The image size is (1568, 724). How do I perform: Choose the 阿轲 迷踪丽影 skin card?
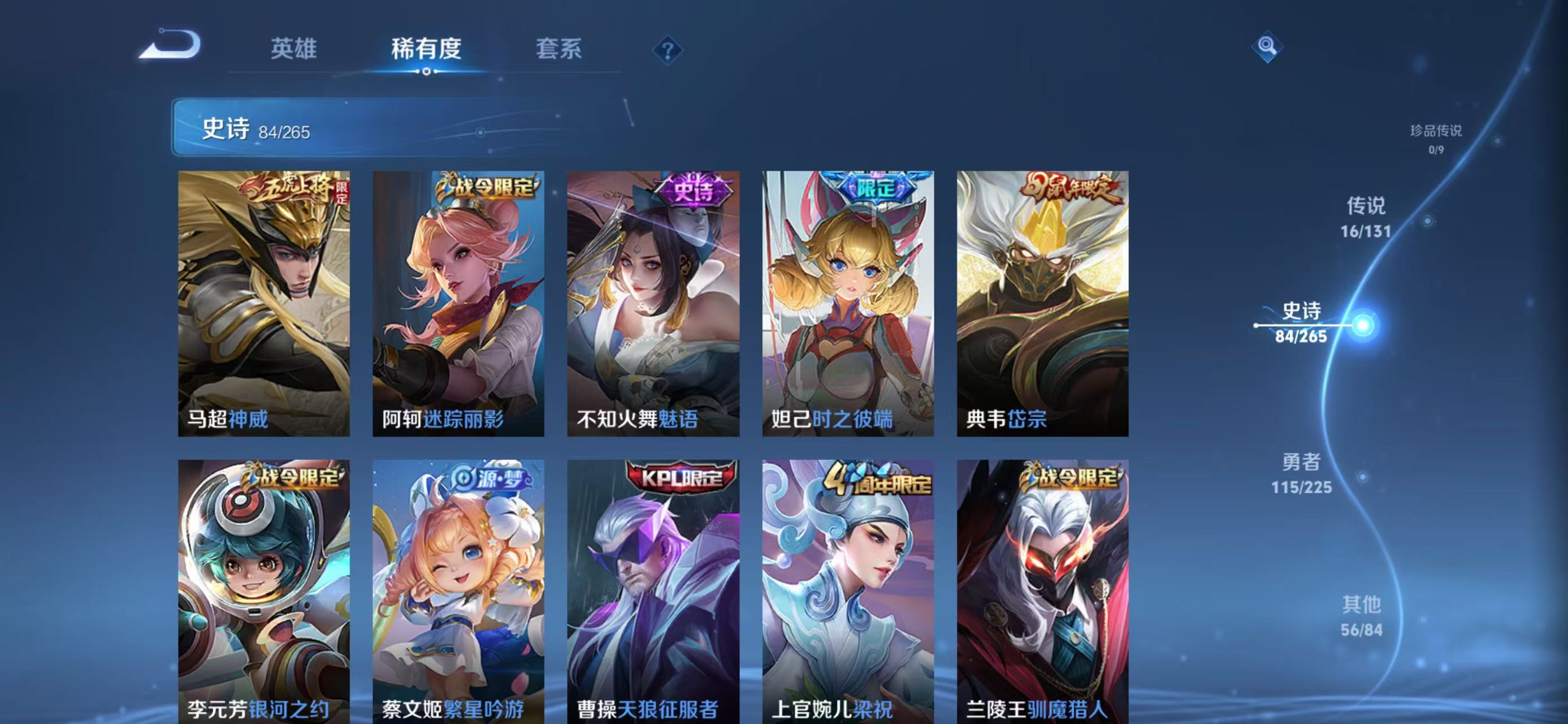(x=458, y=303)
